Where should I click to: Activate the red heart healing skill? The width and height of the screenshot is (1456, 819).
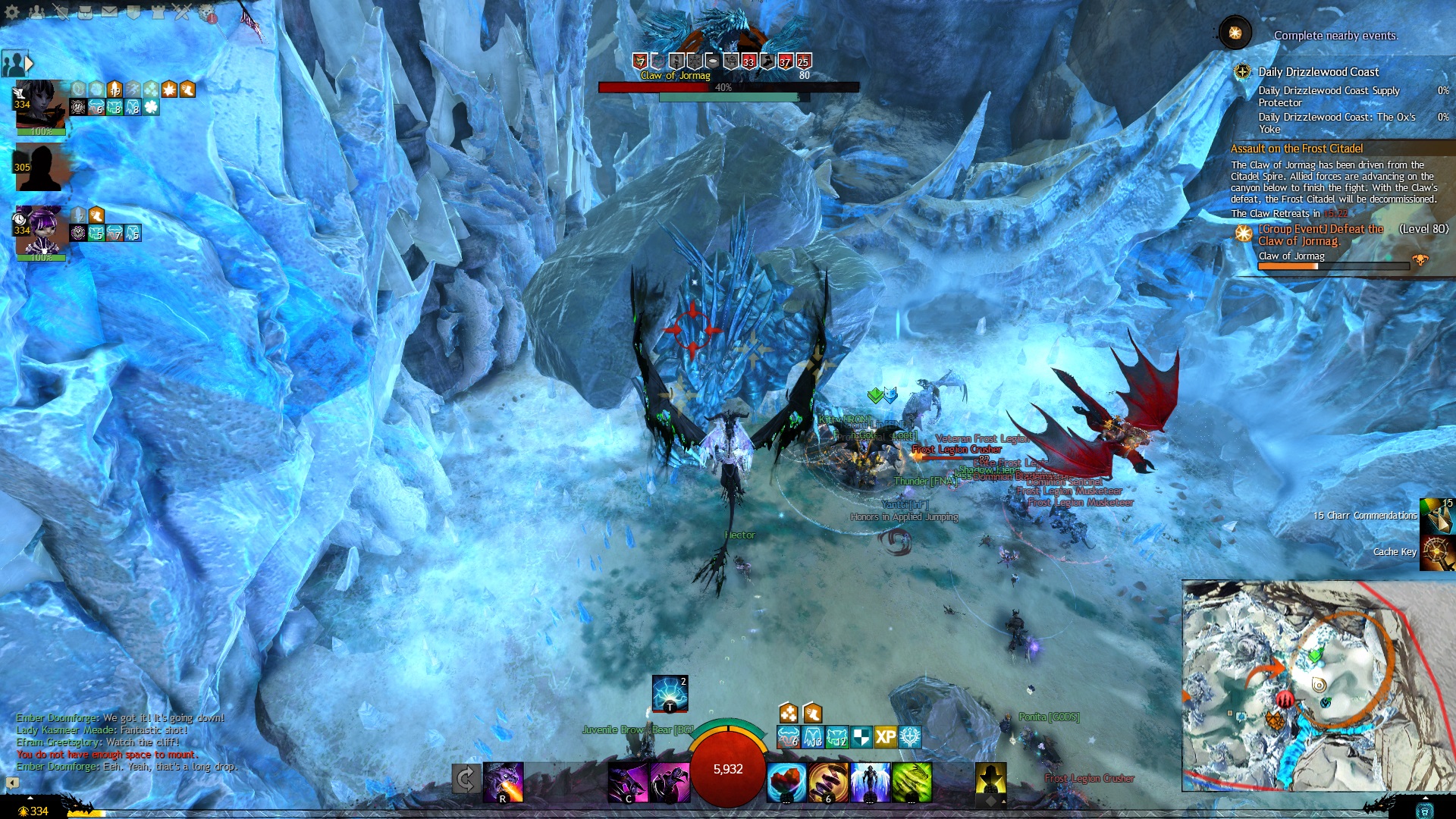click(786, 783)
